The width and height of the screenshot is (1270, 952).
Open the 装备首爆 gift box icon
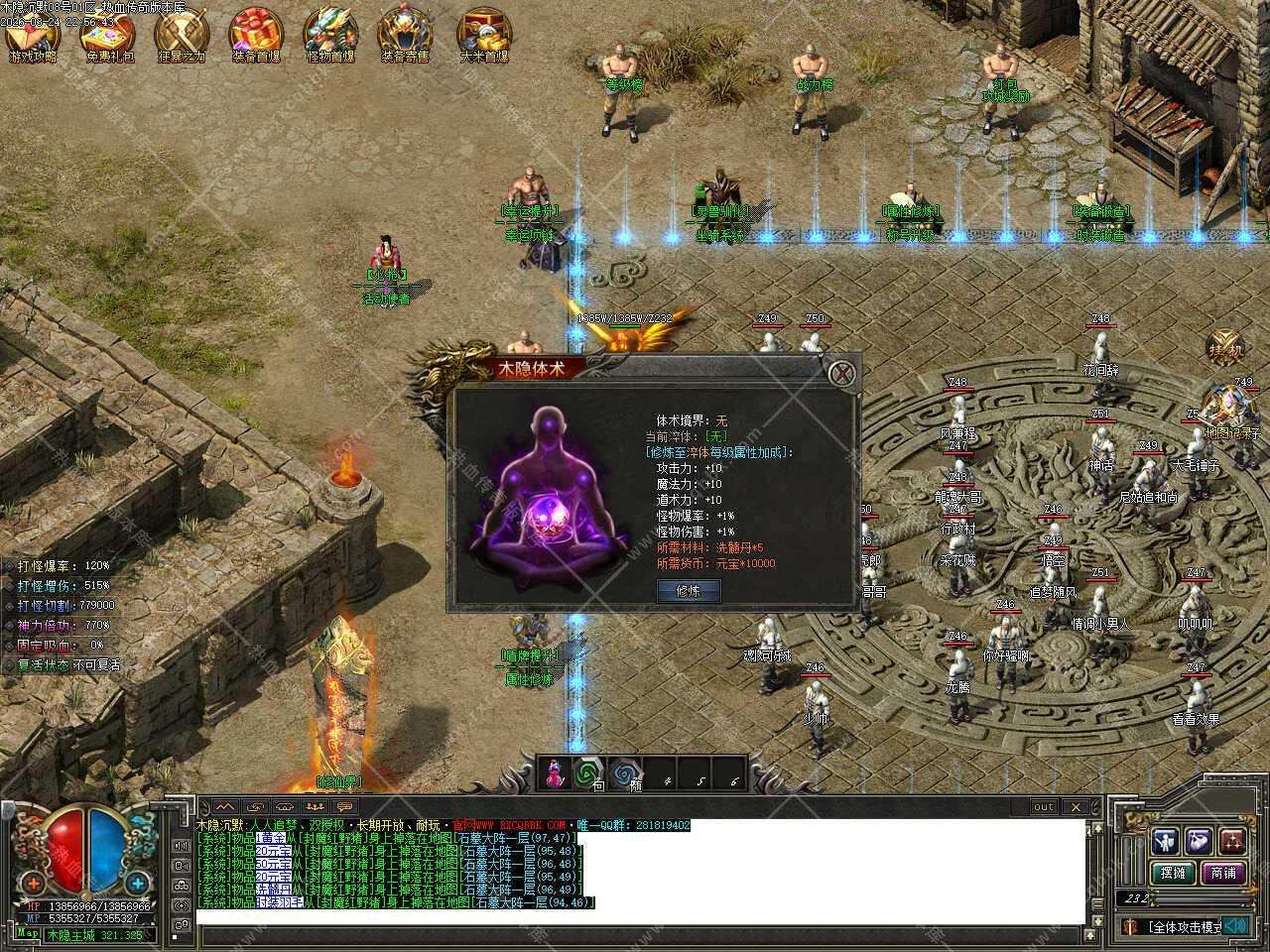click(x=256, y=32)
